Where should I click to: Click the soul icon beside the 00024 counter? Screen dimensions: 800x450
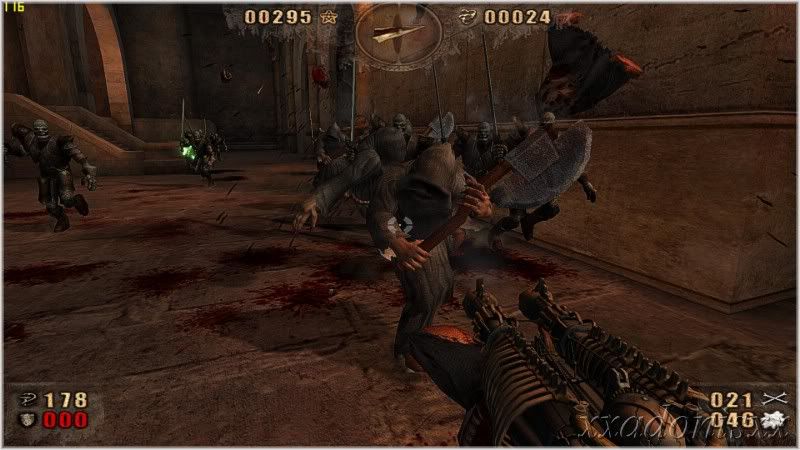(x=468, y=17)
